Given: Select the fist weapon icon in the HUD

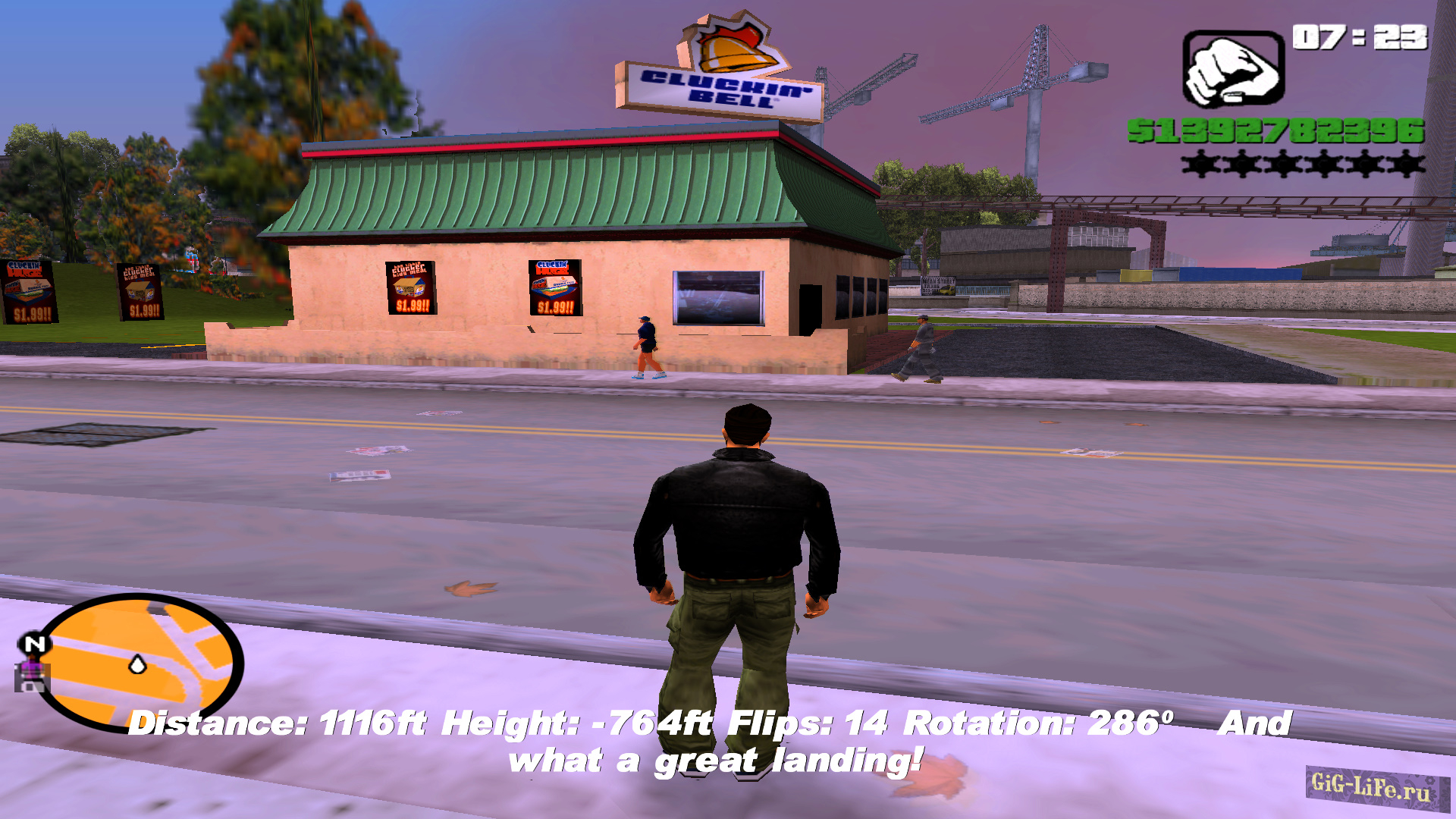Looking at the screenshot, I should point(1232,68).
